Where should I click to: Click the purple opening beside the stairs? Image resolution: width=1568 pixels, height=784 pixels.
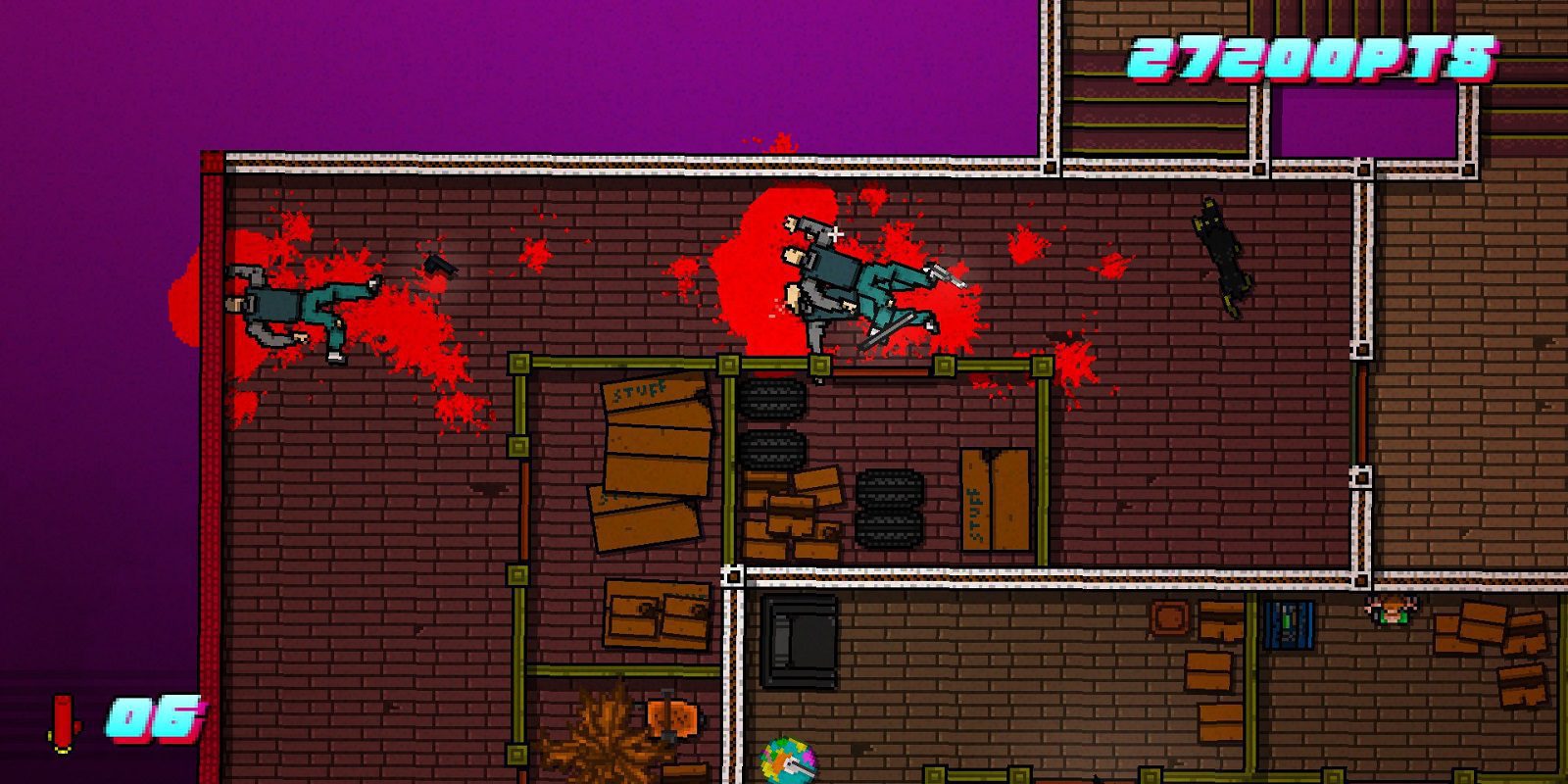[x=1362, y=118]
